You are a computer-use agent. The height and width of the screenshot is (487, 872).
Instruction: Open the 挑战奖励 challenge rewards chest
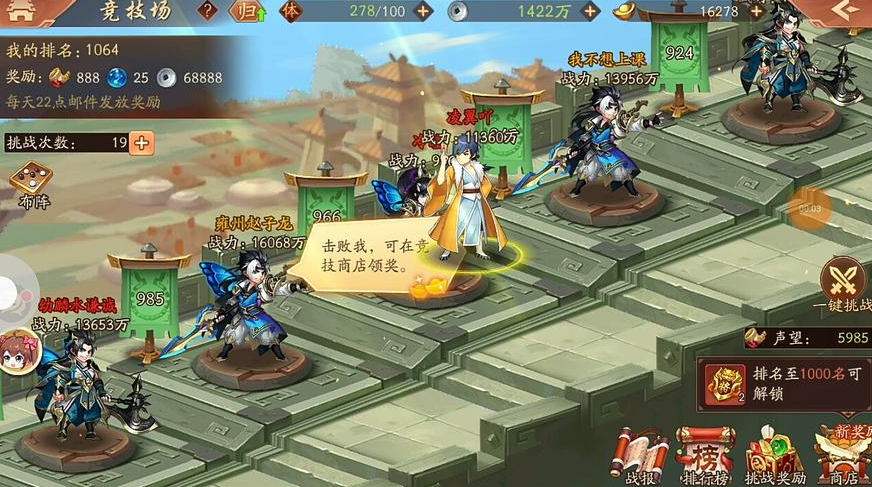point(773,456)
